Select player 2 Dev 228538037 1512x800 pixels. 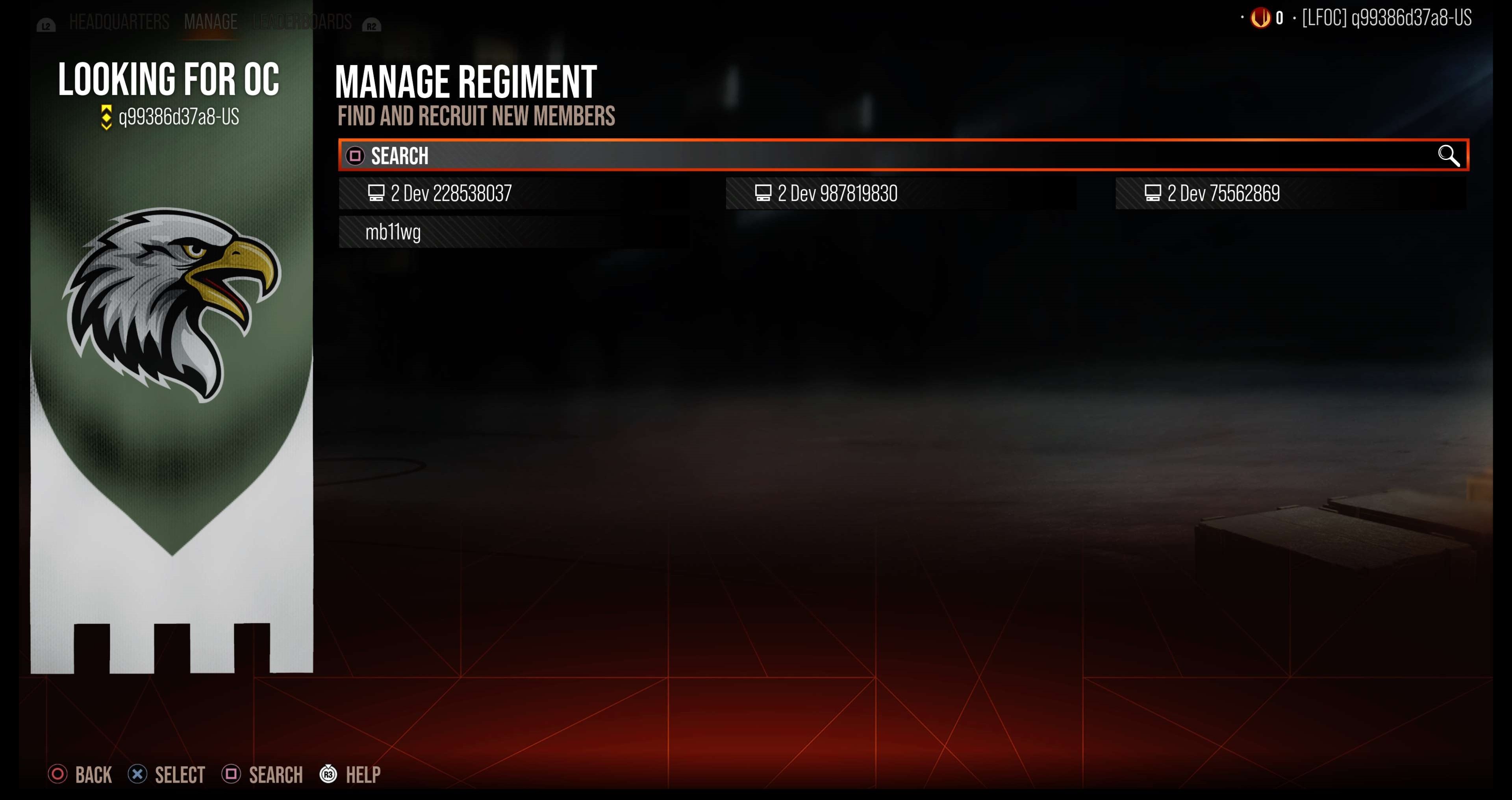click(x=514, y=193)
